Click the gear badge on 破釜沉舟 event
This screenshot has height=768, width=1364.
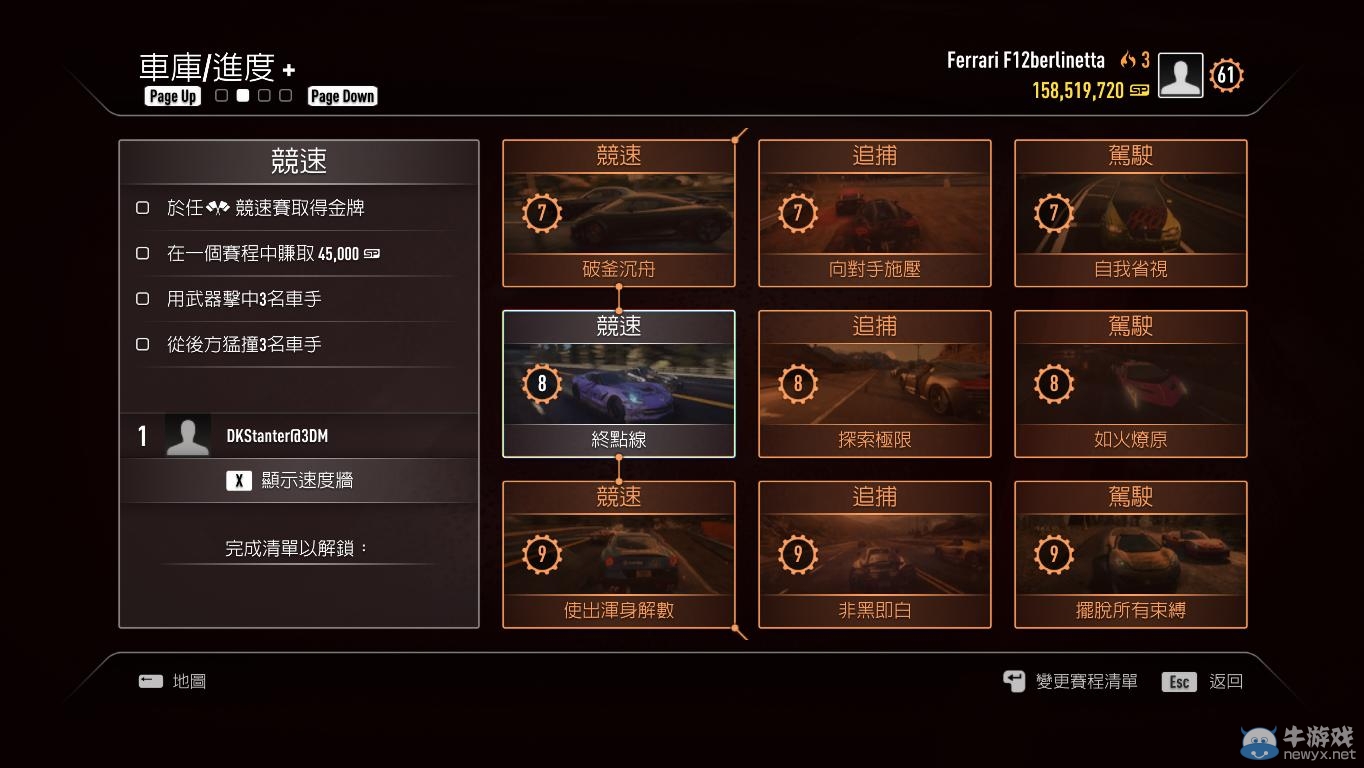coord(541,213)
